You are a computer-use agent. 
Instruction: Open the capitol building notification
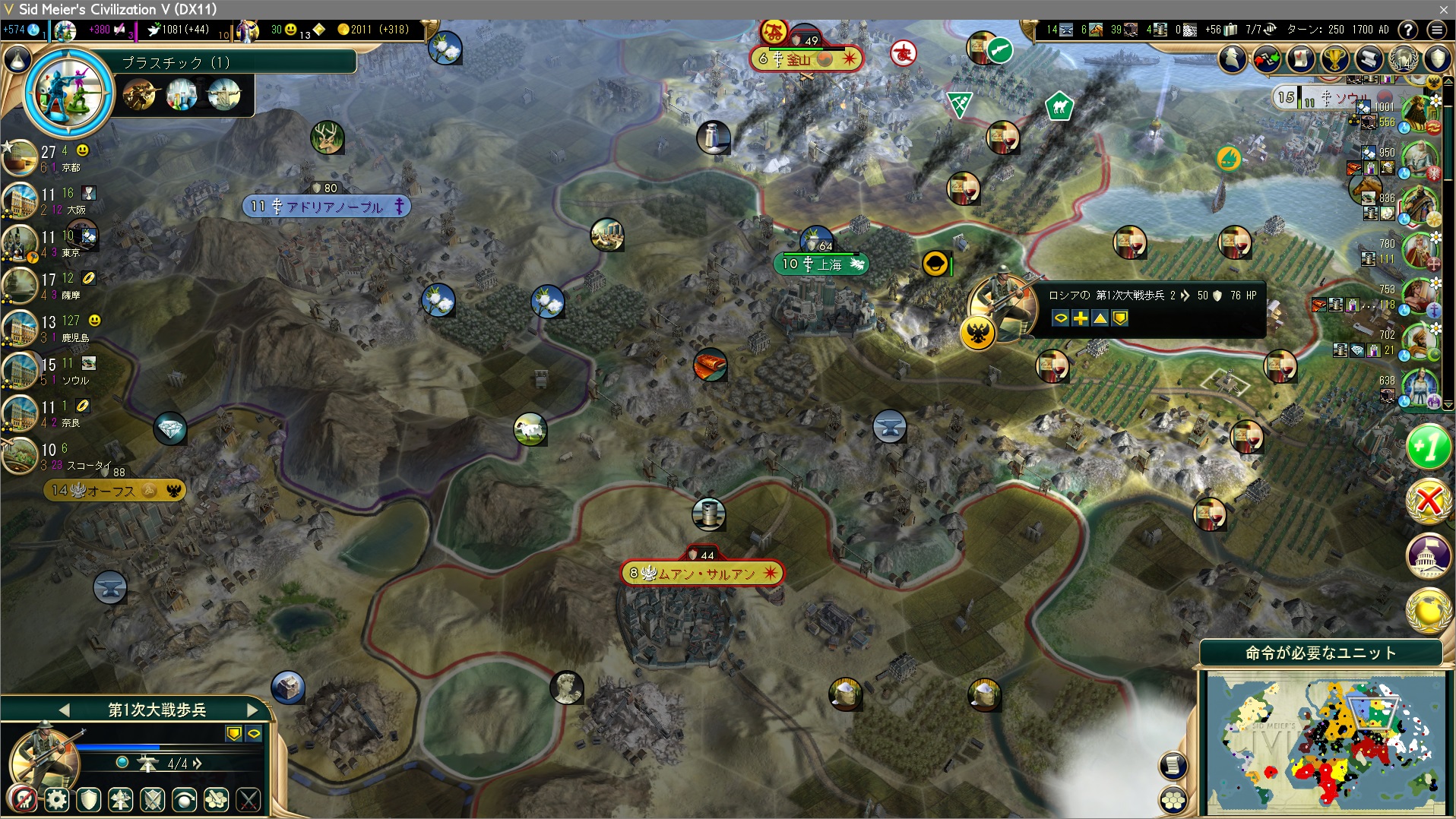pos(1428,555)
